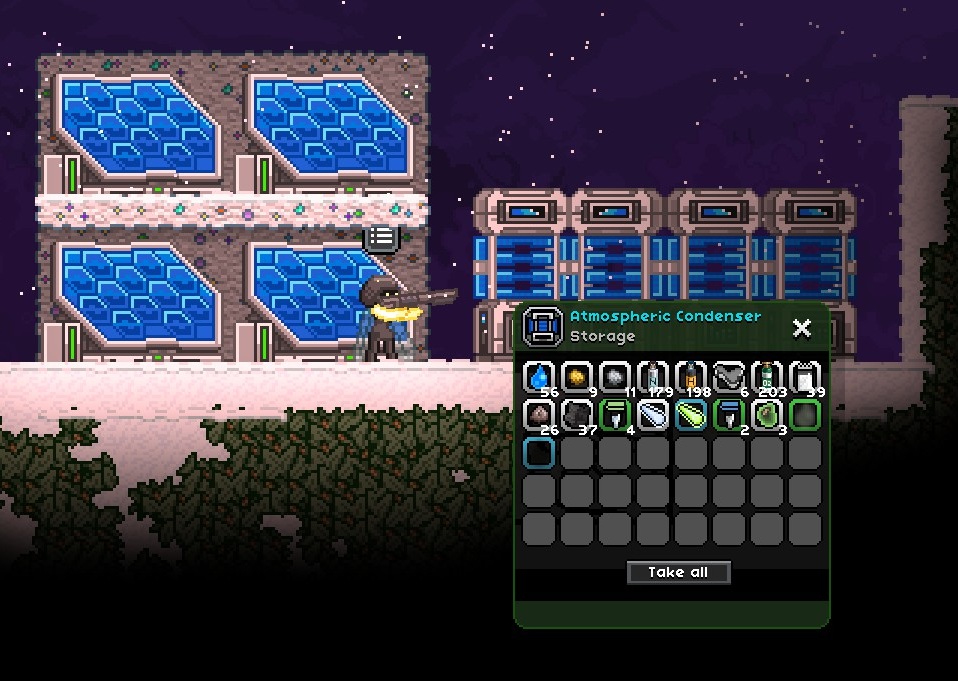Pick up the brown ore stack of 26
Viewport: 958px width, 681px height.
[x=539, y=415]
